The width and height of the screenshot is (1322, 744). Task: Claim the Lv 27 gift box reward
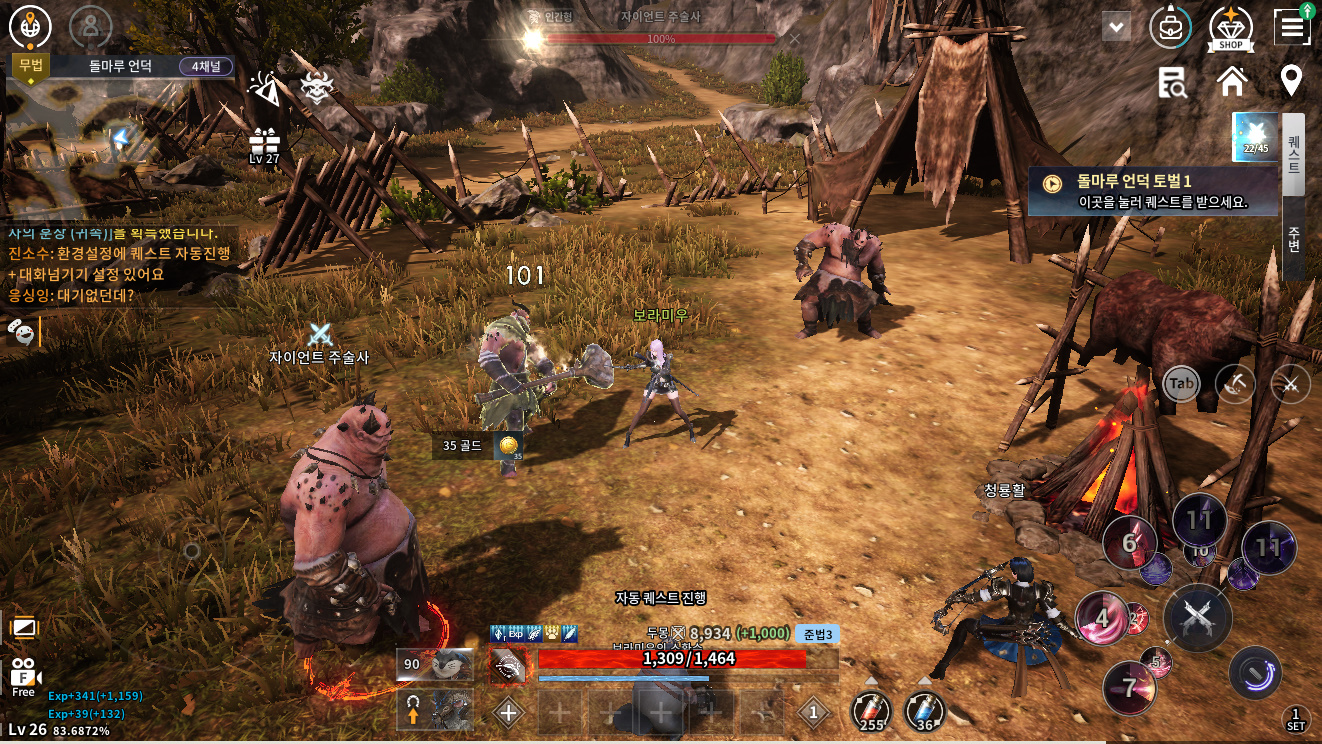(265, 145)
